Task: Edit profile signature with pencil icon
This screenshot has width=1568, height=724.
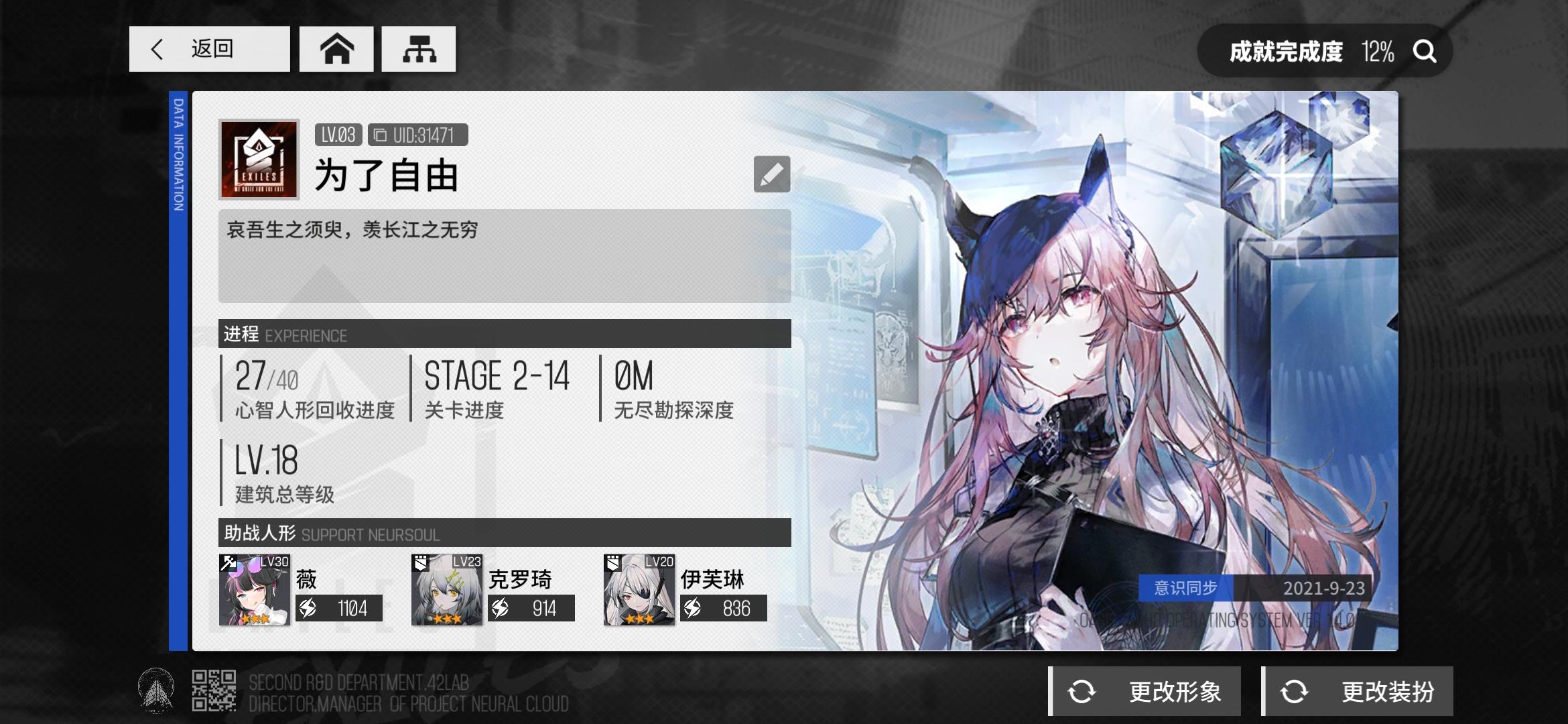Action: pos(772,174)
